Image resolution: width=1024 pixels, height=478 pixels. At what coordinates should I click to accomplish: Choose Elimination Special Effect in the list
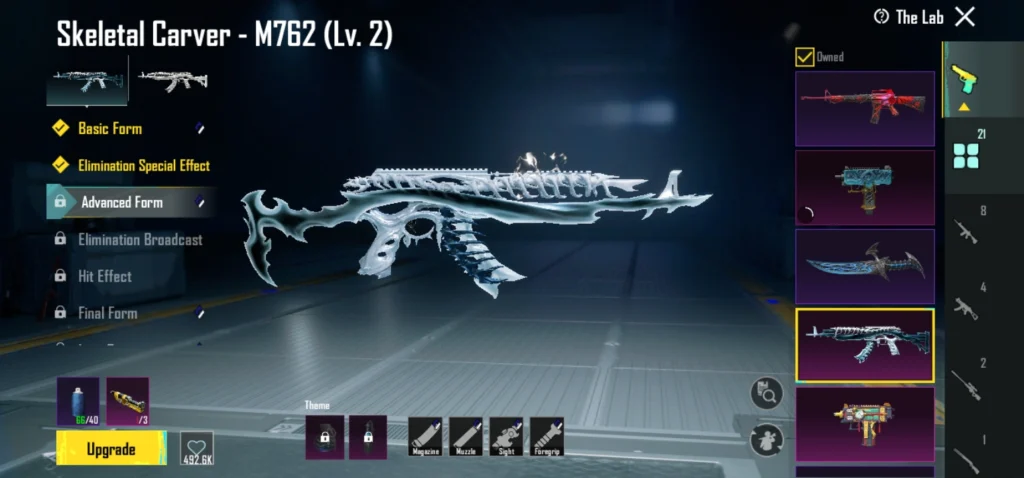[x=143, y=165]
